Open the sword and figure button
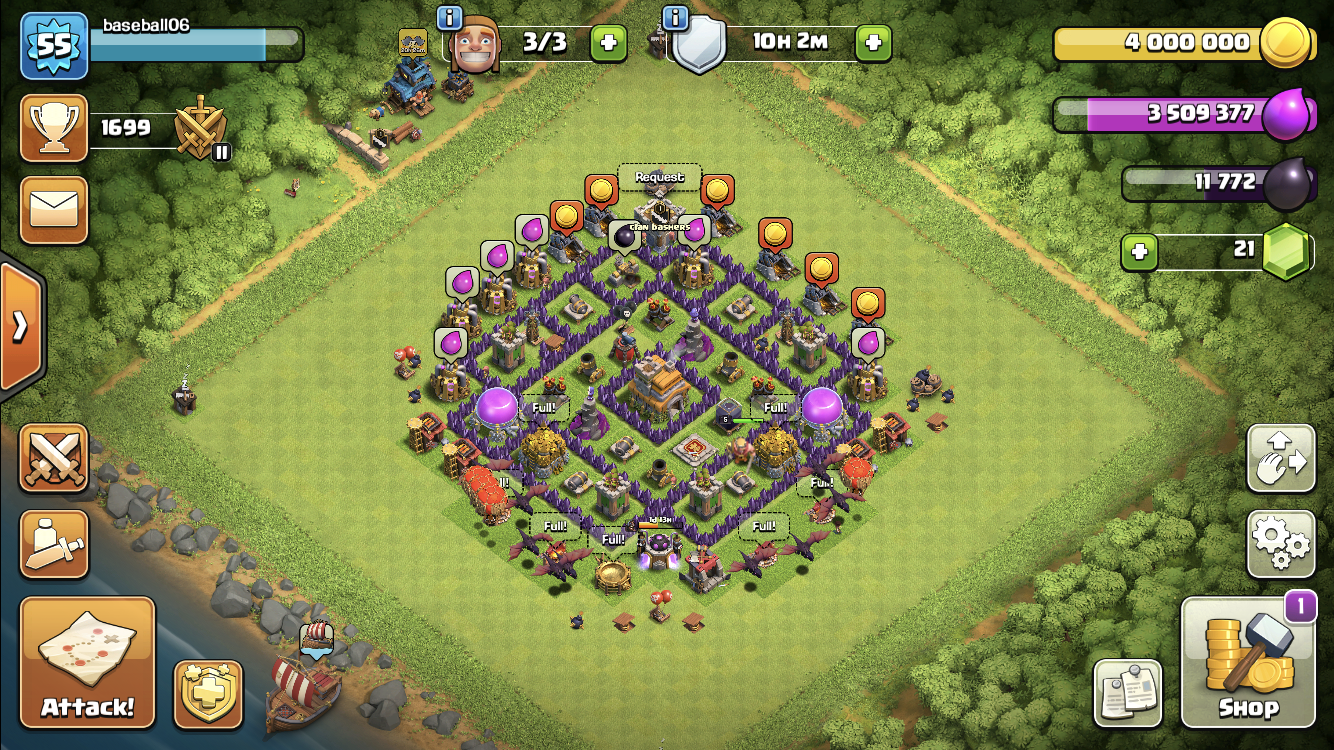The height and width of the screenshot is (750, 1334). point(54,544)
